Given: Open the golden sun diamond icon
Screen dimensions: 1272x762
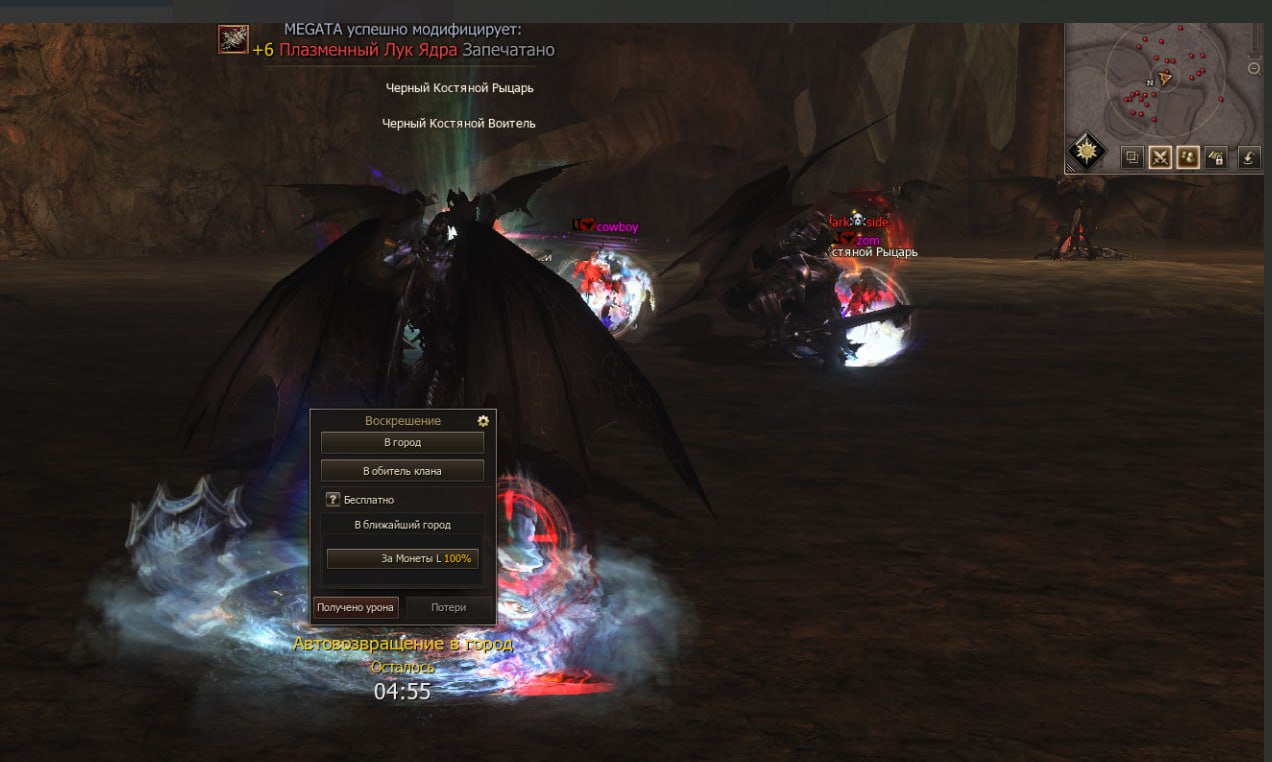Looking at the screenshot, I should coord(1087,152).
